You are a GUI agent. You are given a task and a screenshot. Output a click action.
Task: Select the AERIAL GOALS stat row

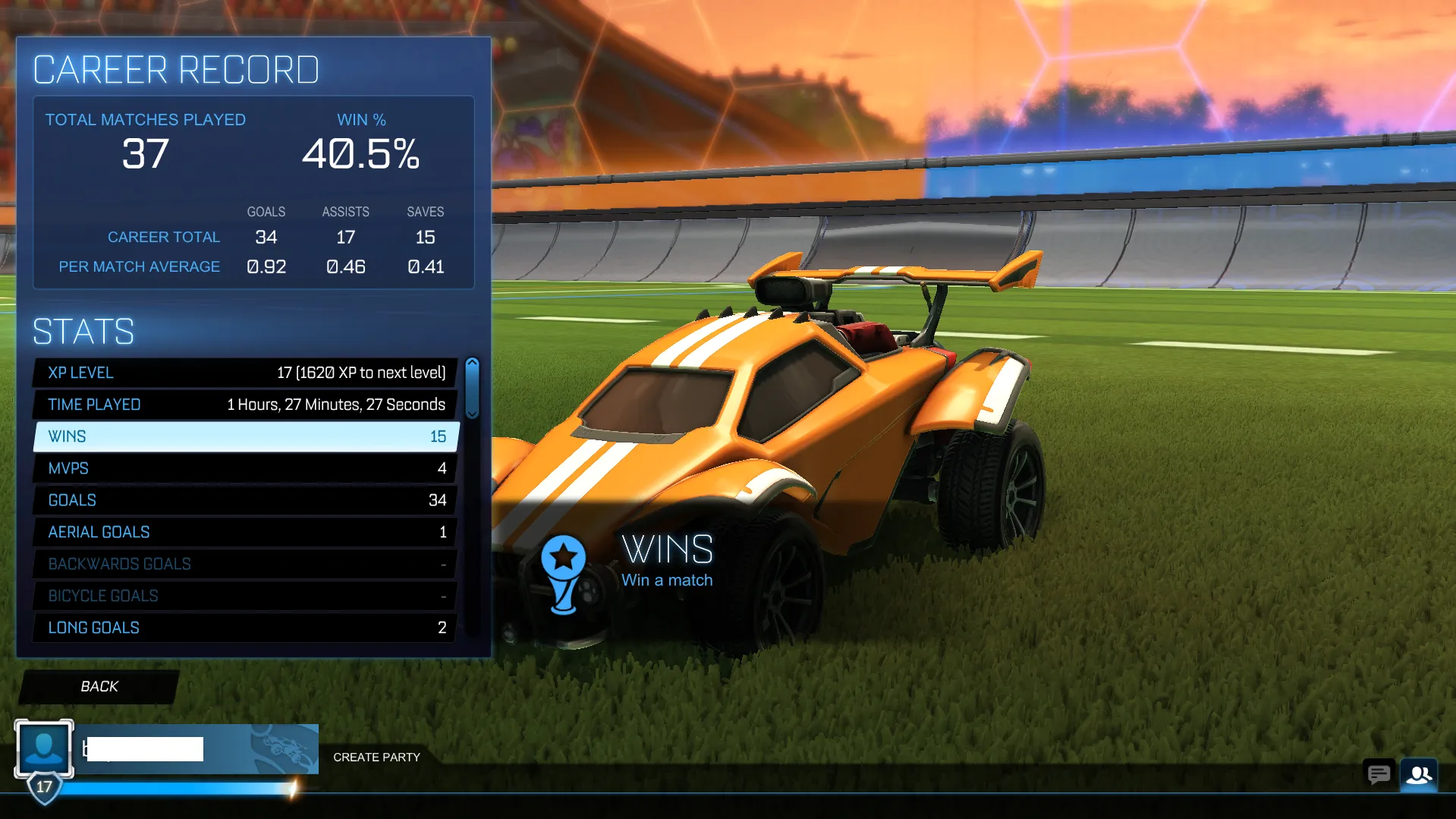click(x=243, y=531)
